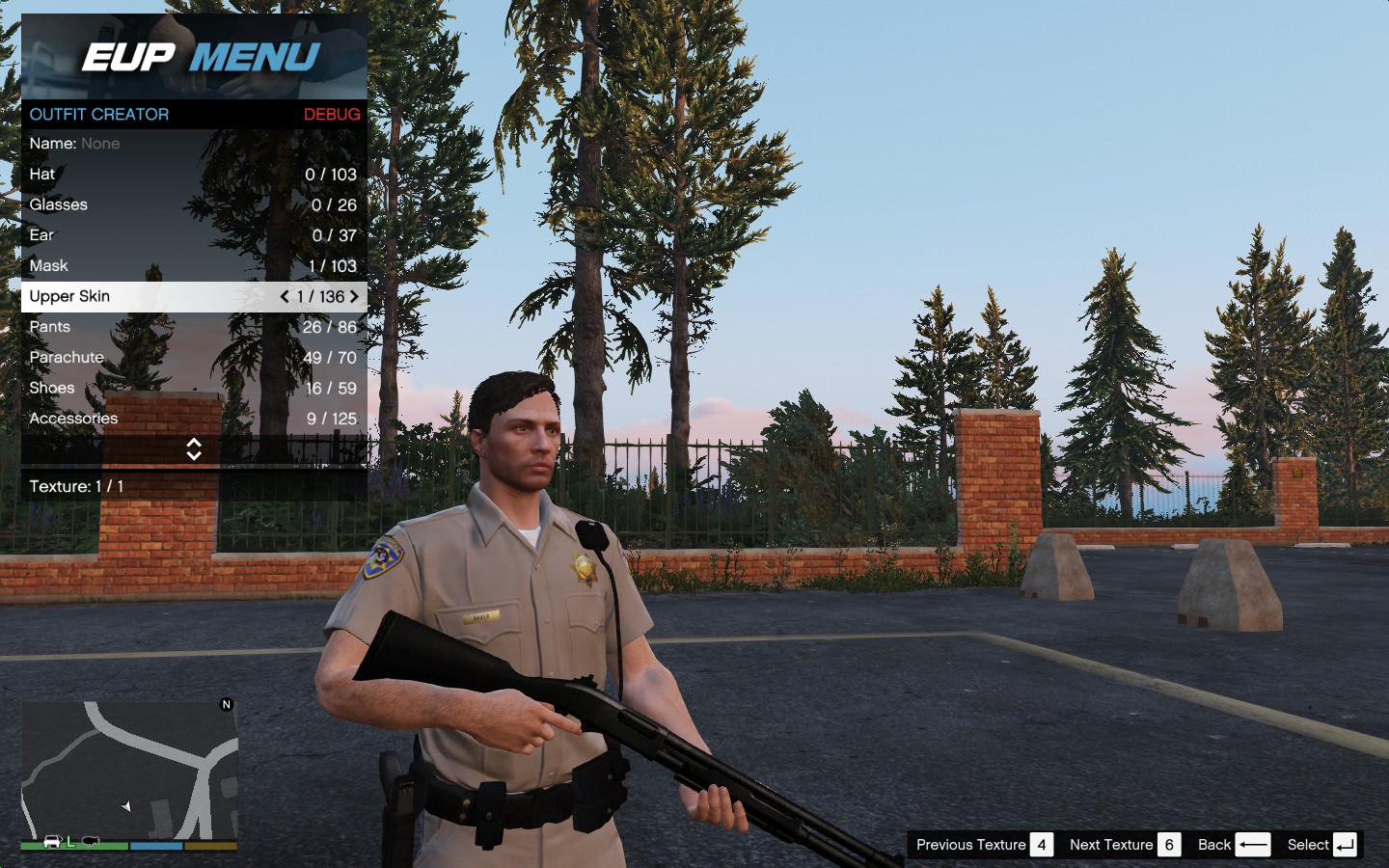Open the Accessories menu entry

point(193,419)
